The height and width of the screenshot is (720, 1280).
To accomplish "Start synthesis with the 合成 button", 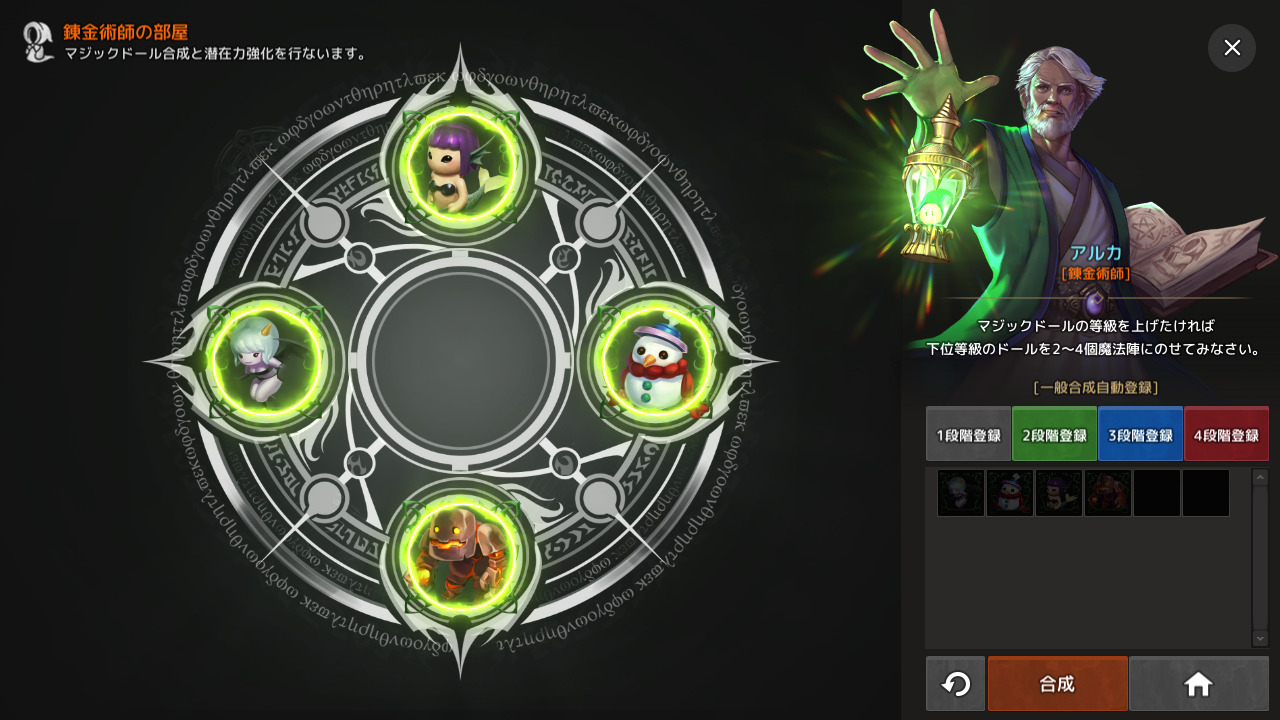I will point(1057,684).
